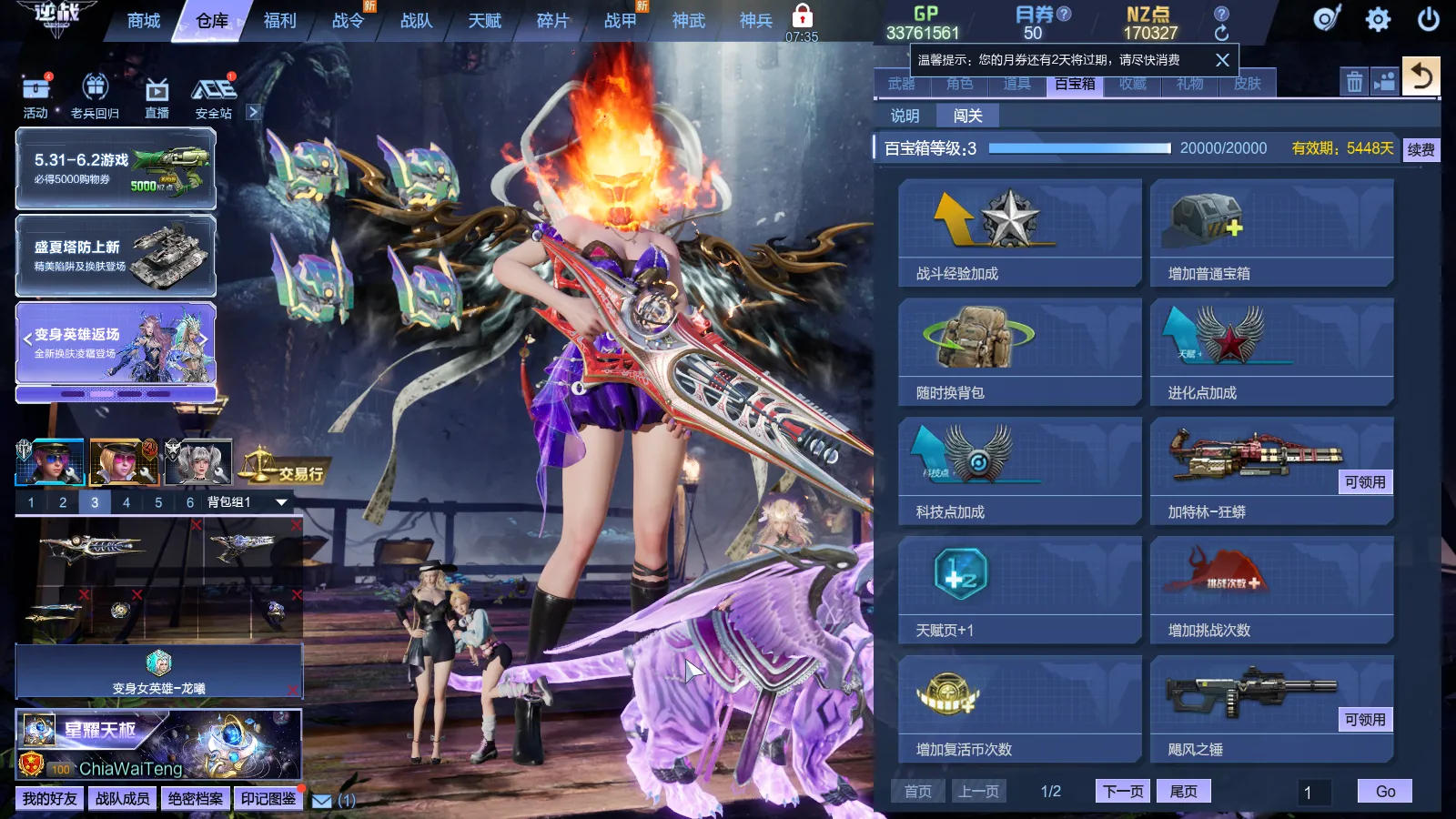Switch to the 武器 weapons tab
This screenshot has height=819, width=1456.
click(902, 84)
